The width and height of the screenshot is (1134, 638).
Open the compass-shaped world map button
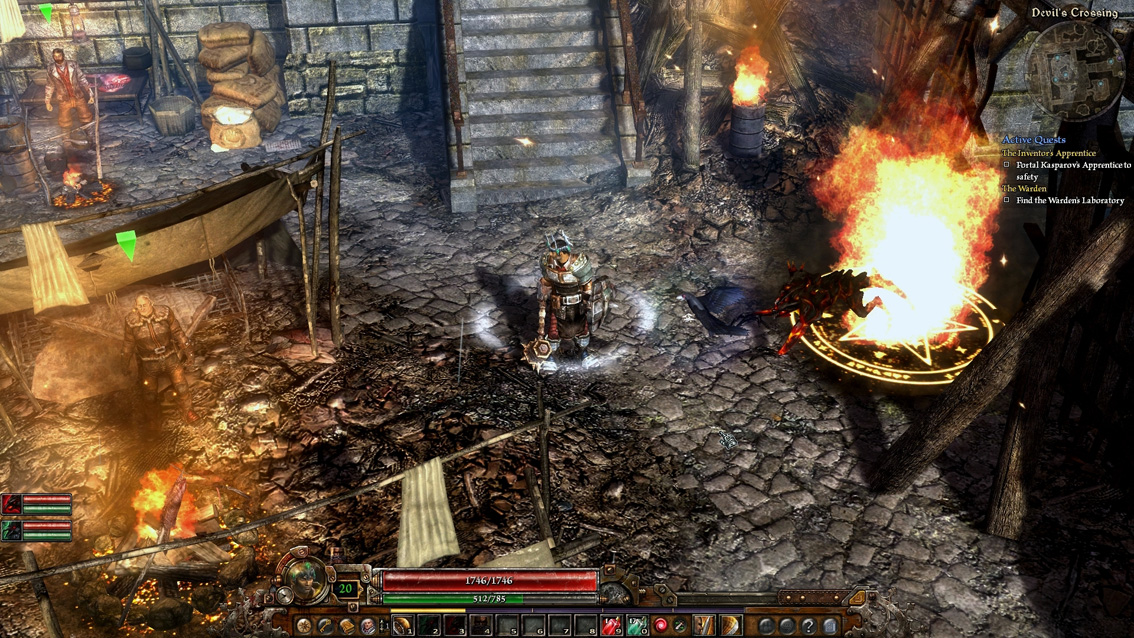click(x=304, y=626)
